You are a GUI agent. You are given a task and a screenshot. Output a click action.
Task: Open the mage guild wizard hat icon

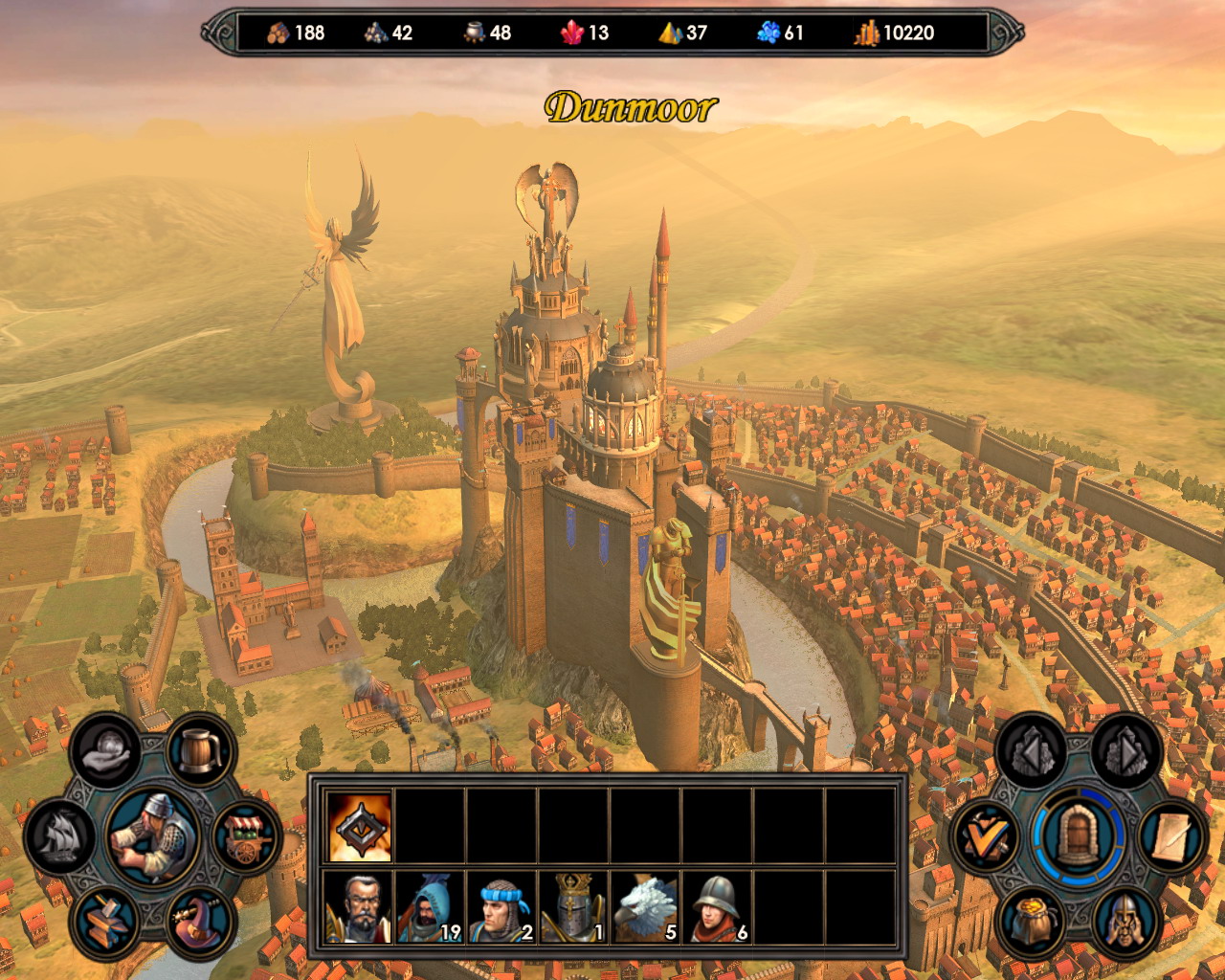coord(199,921)
